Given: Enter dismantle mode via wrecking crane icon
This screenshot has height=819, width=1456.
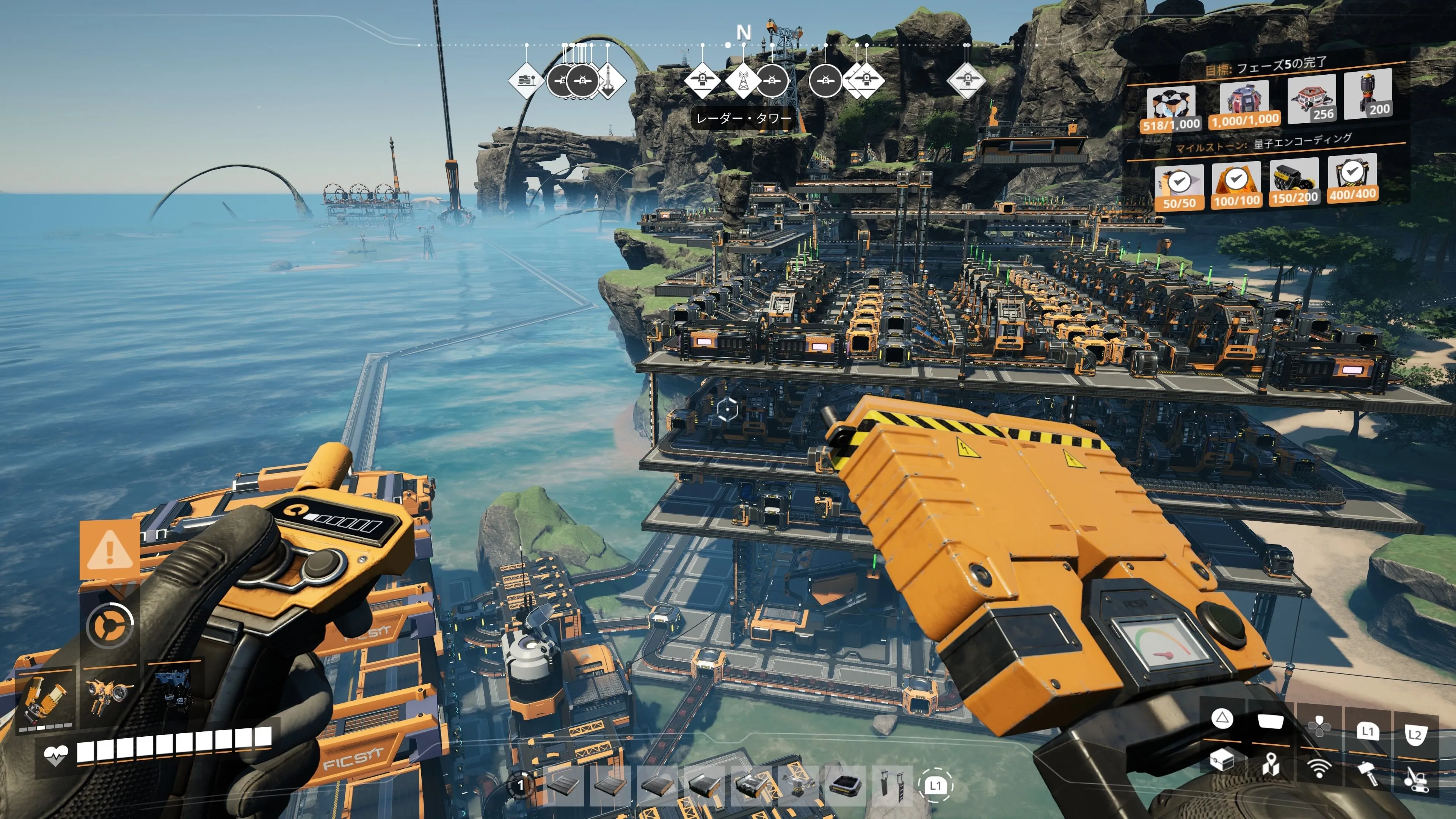Looking at the screenshot, I should [1416, 777].
